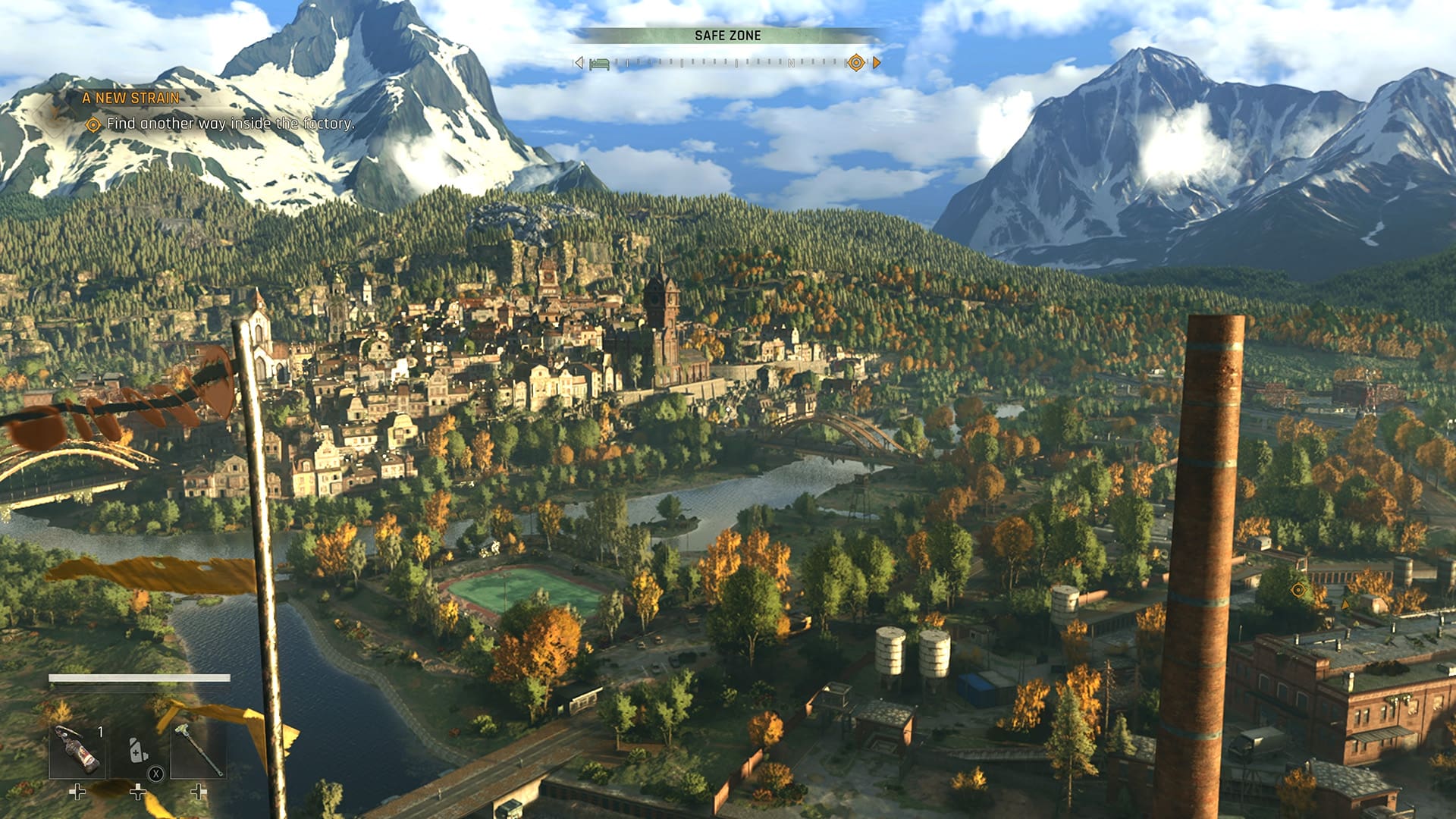This screenshot has height=819, width=1456.
Task: Select the SAFE ZONE banner
Action: tap(728, 34)
